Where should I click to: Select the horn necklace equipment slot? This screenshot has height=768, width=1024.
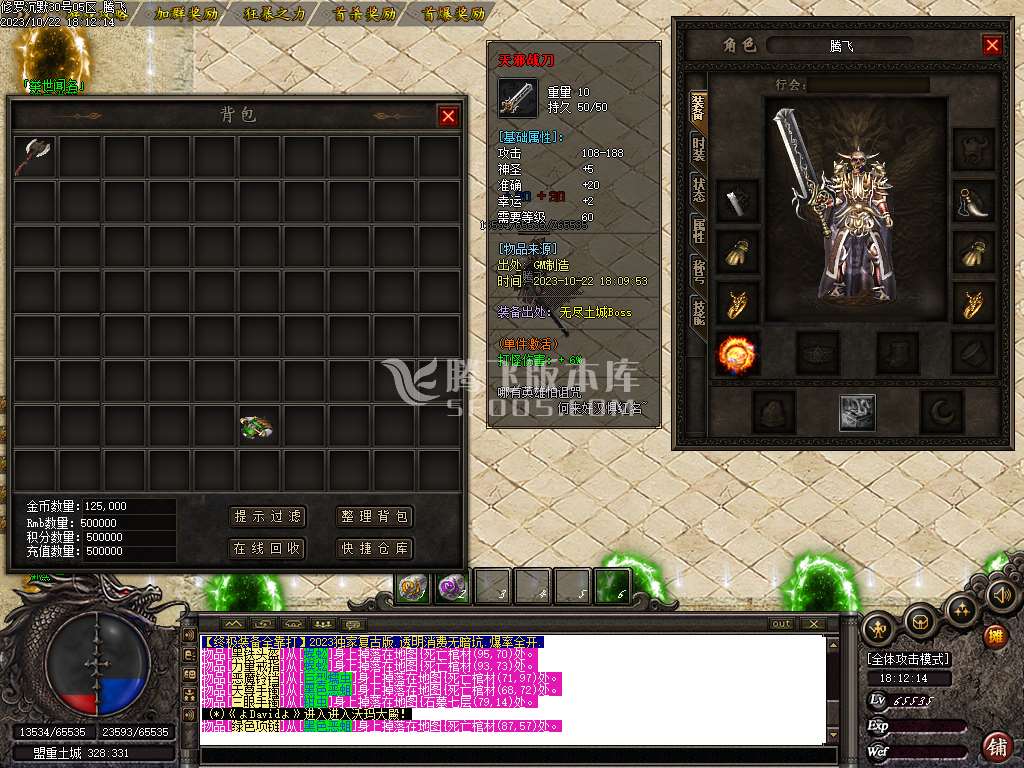[x=973, y=201]
